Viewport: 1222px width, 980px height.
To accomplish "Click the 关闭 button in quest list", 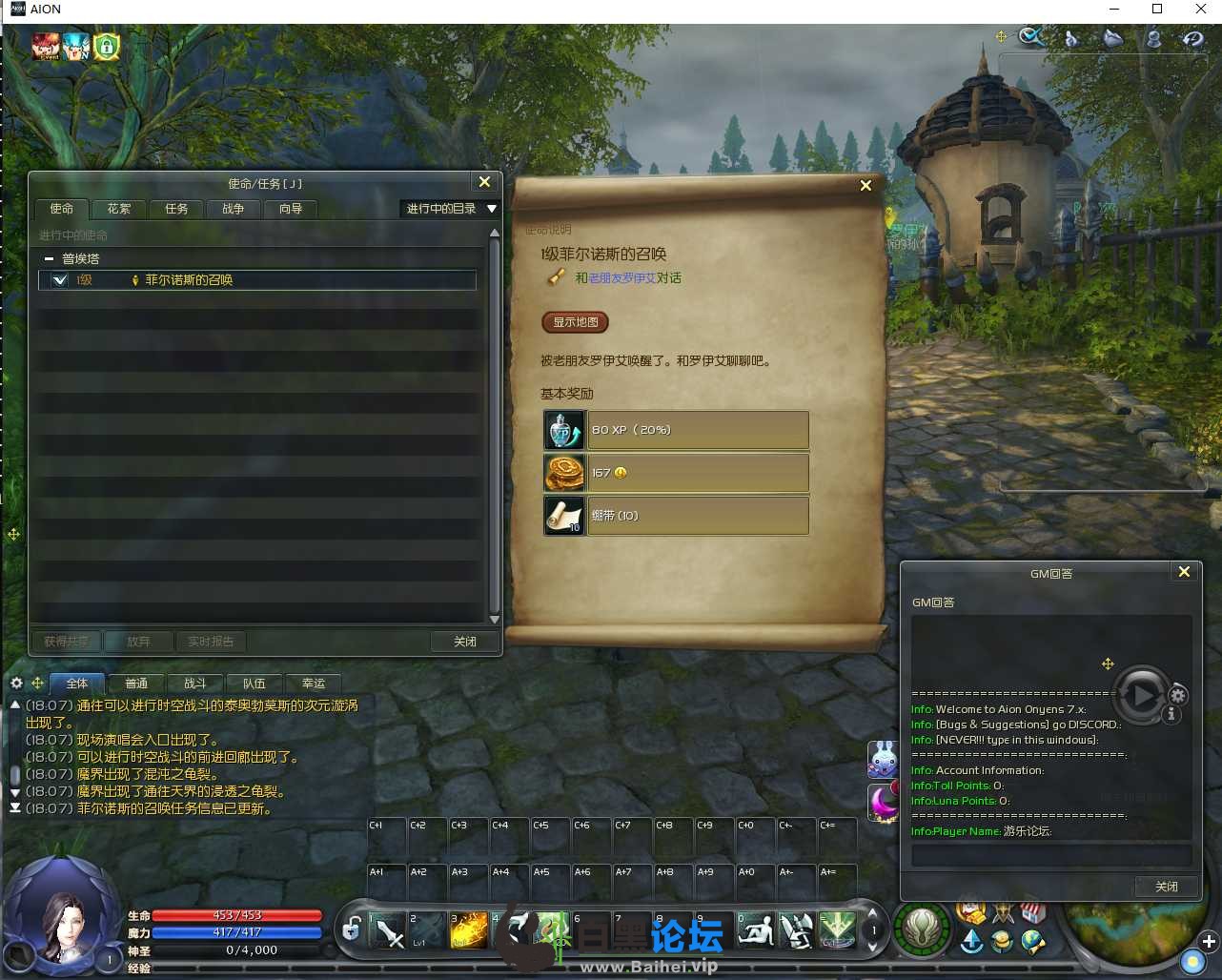I will coord(465,642).
